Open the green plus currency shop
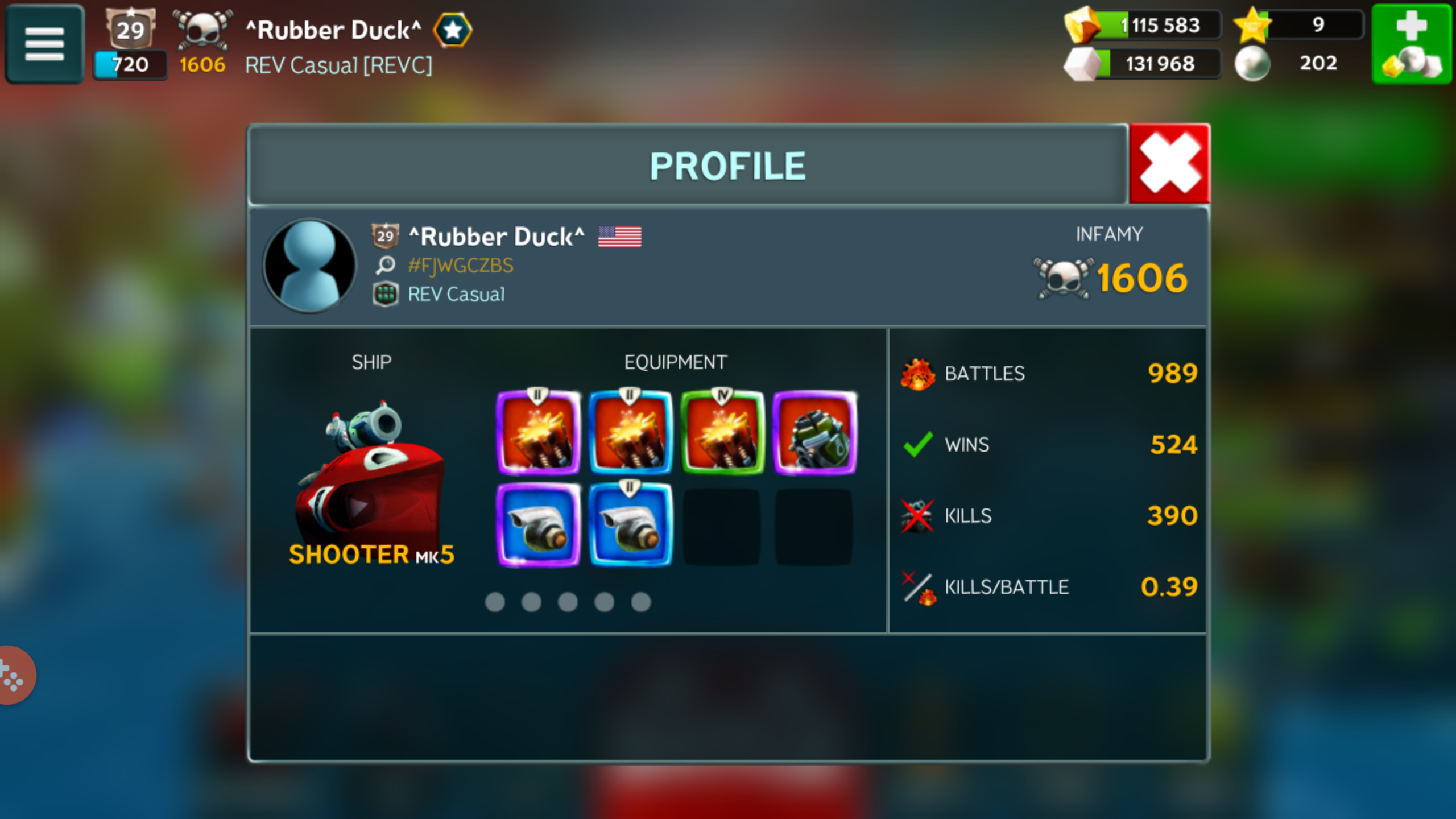 (x=1412, y=44)
